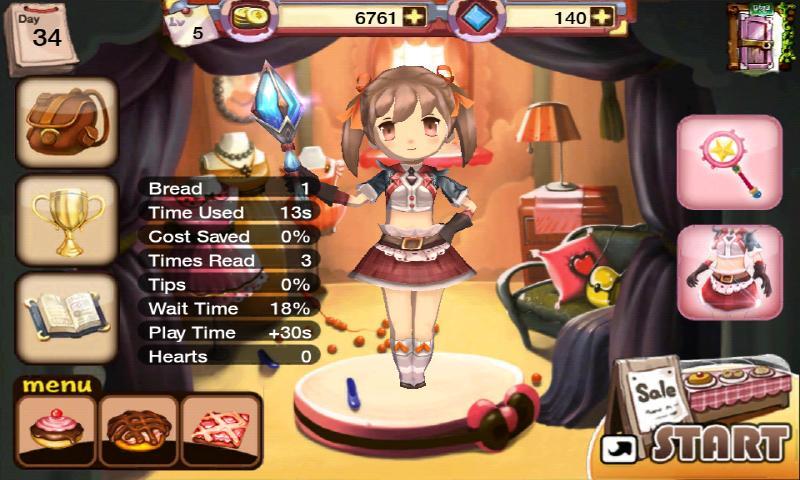Buy more blue gems with the plus button
The width and height of the screenshot is (800, 480).
[601, 17]
